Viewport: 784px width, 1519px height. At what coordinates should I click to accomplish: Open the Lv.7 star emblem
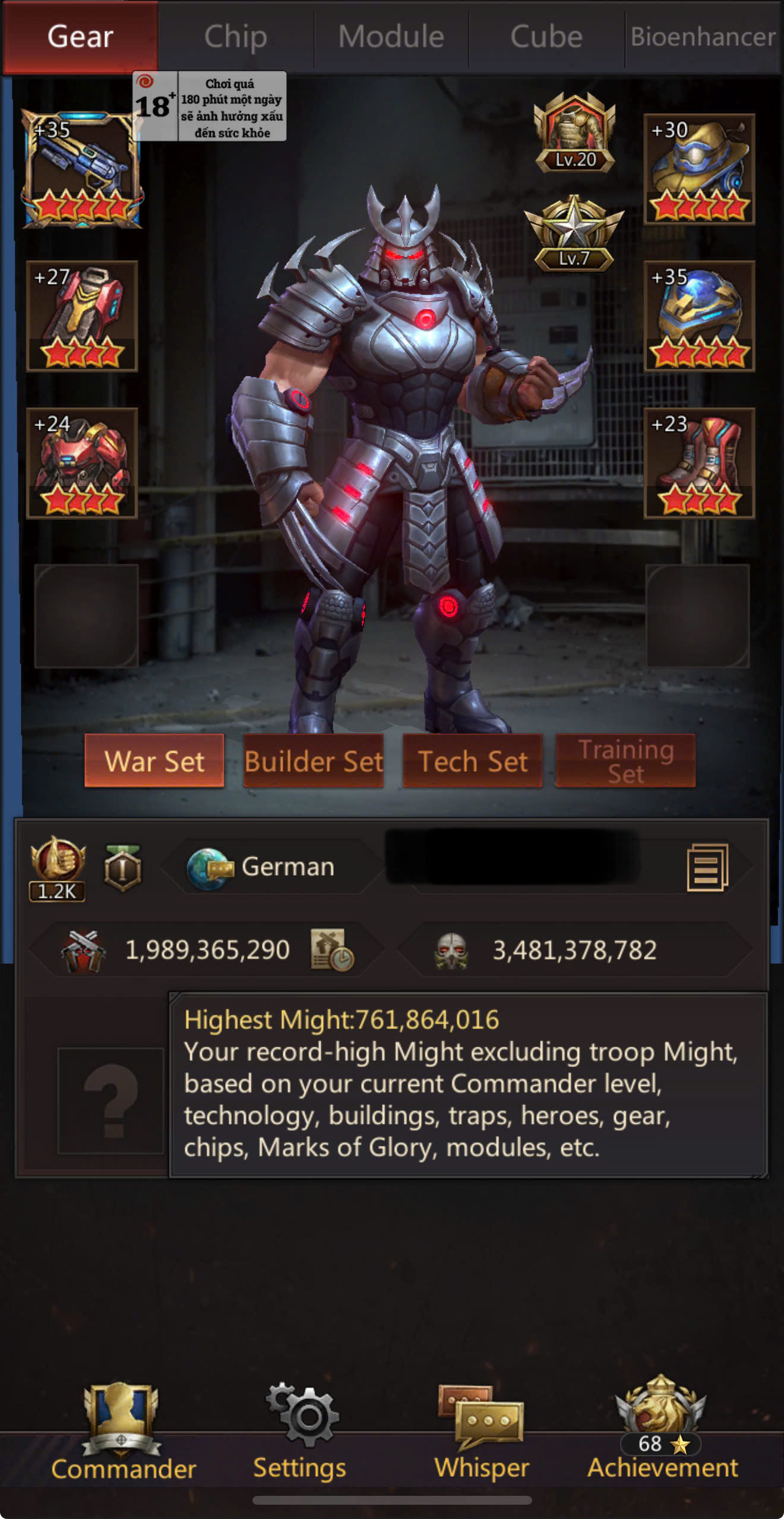(574, 234)
